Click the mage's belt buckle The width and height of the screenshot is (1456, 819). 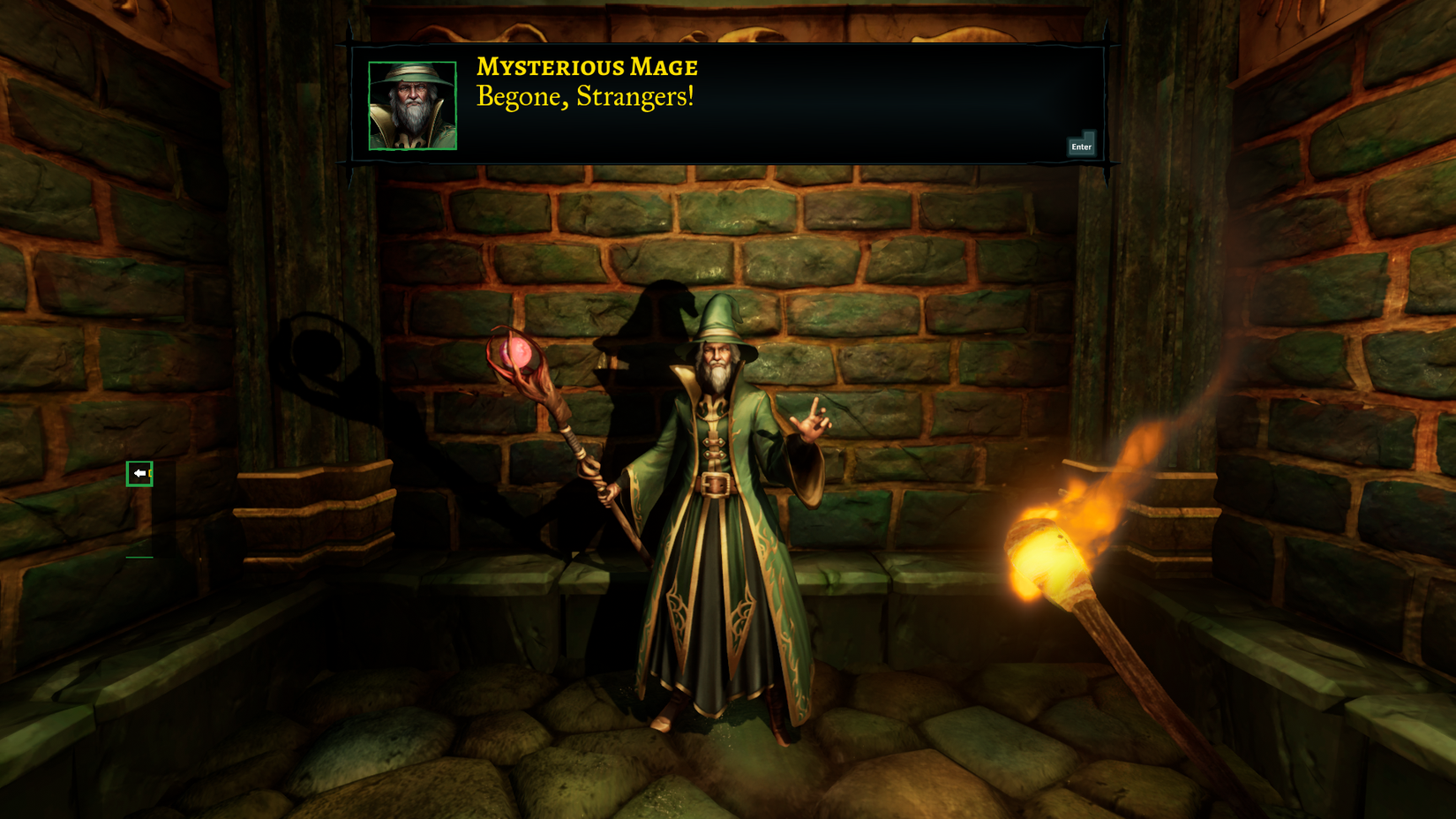716,485
